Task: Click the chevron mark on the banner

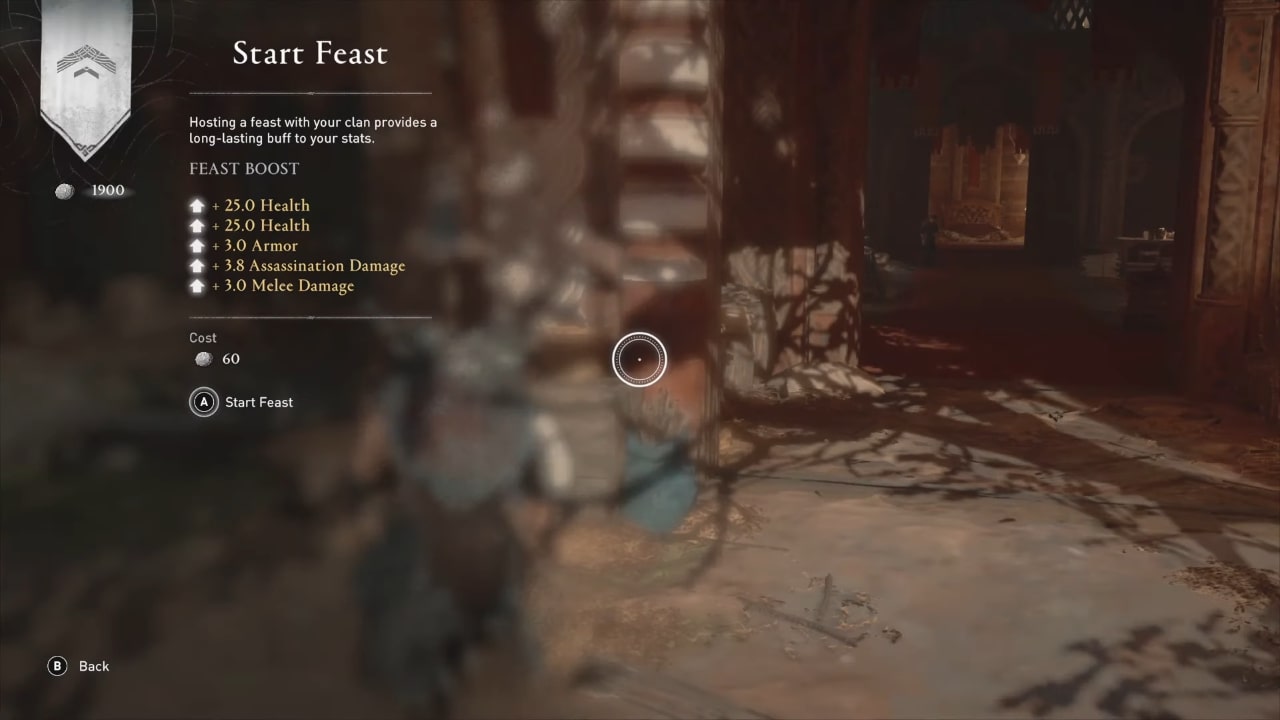Action: click(85, 60)
